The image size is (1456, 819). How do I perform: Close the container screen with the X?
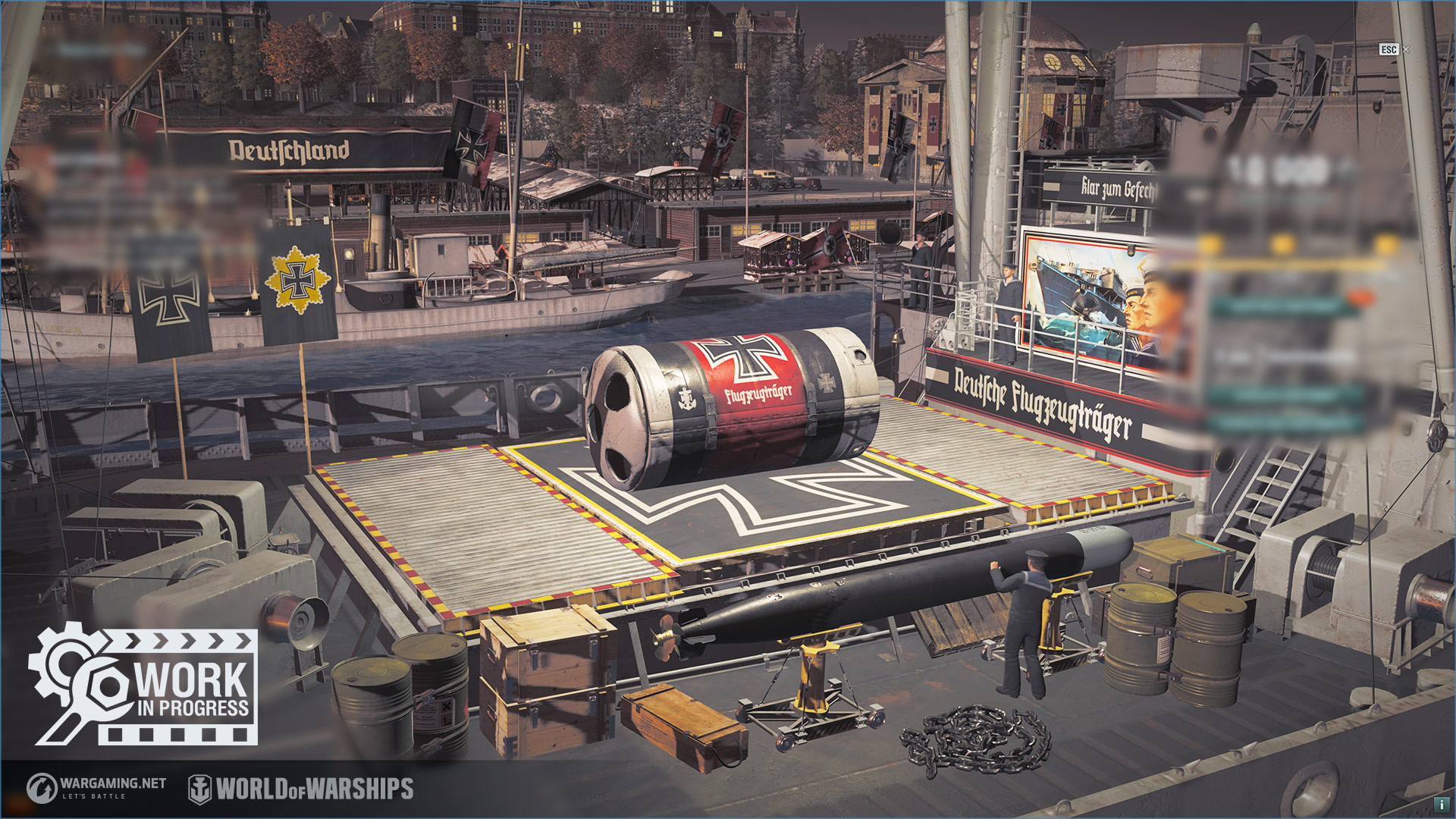(1406, 49)
